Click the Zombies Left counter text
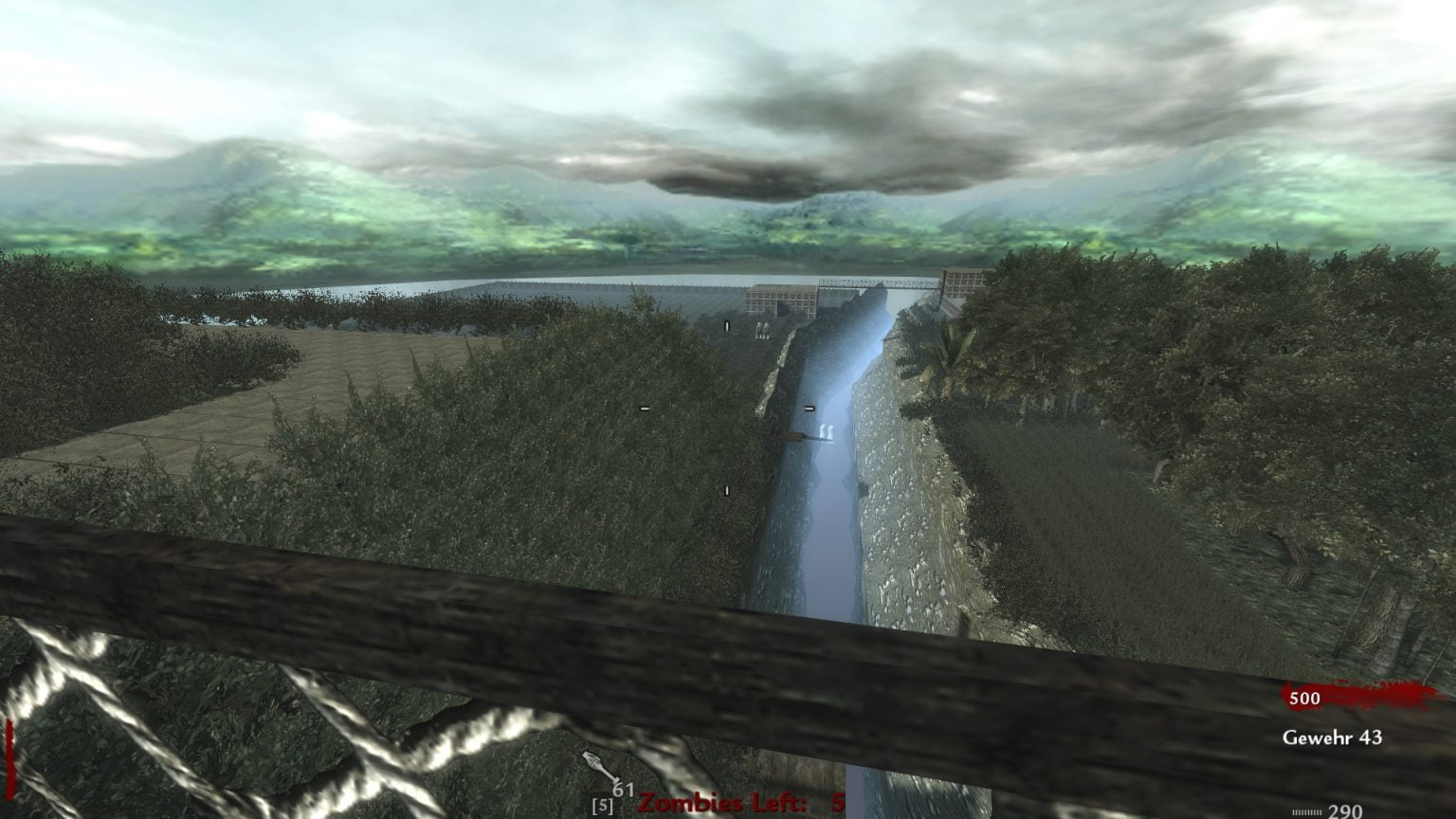The height and width of the screenshot is (819, 1456). [x=724, y=804]
